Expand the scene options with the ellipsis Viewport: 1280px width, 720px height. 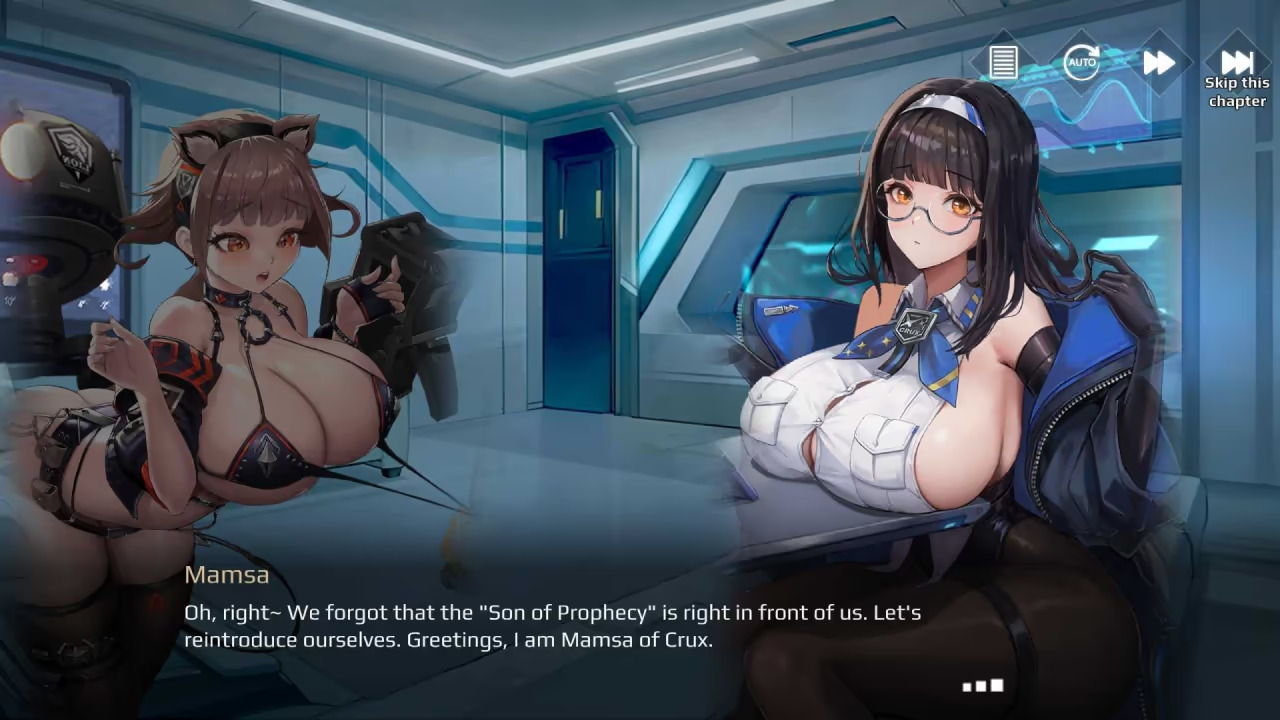click(x=983, y=686)
